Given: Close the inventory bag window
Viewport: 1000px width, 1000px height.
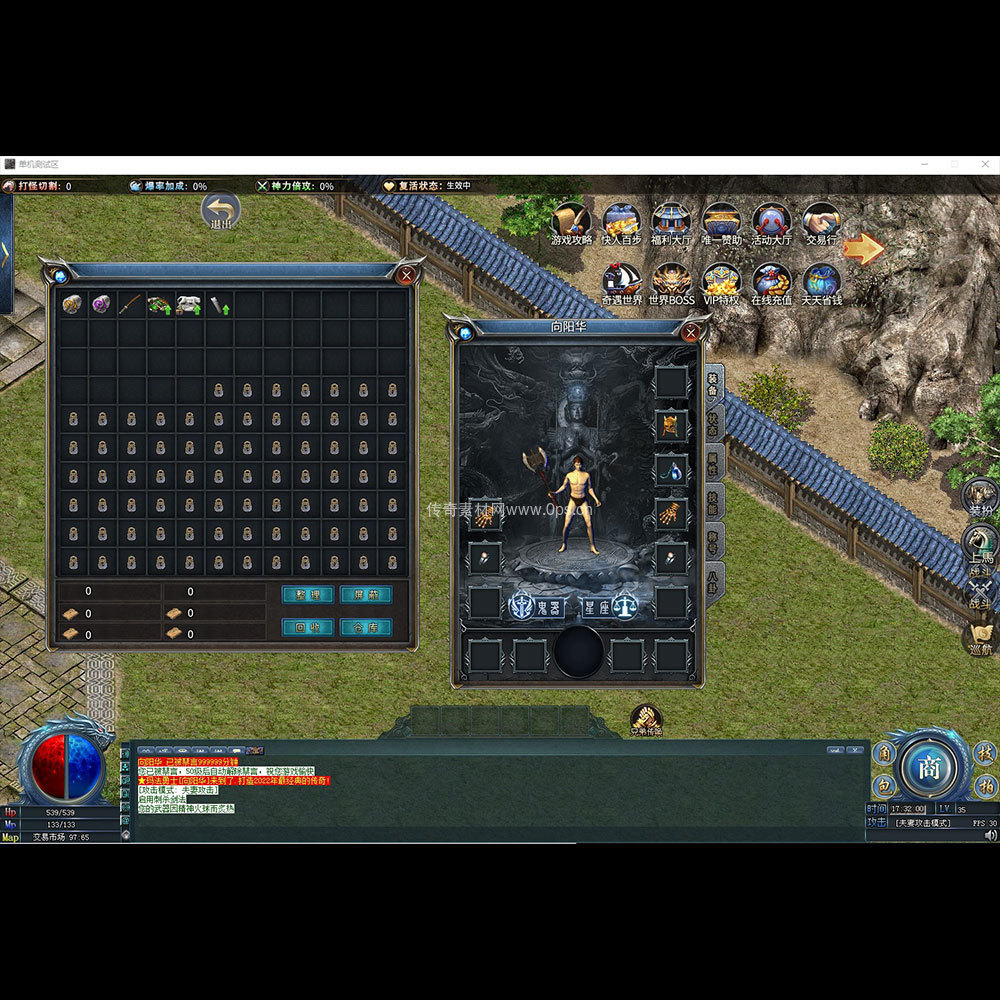Looking at the screenshot, I should [x=406, y=275].
